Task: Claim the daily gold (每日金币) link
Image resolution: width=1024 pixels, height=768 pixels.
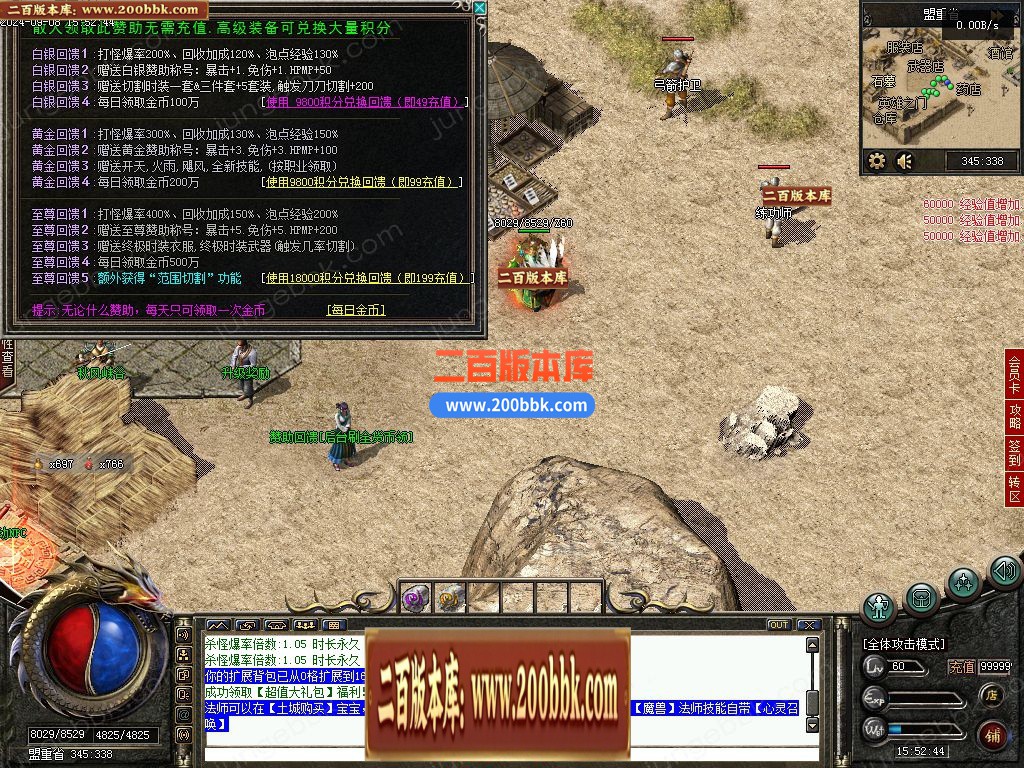Action: 355,311
